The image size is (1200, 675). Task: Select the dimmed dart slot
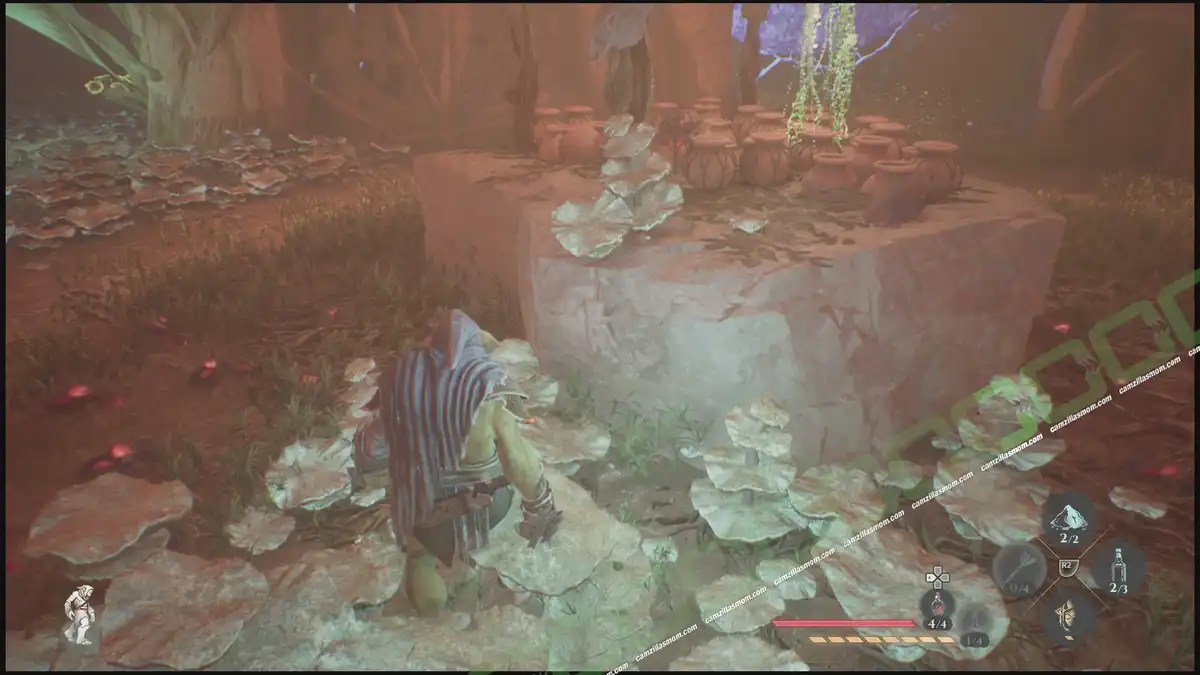pos(1019,570)
